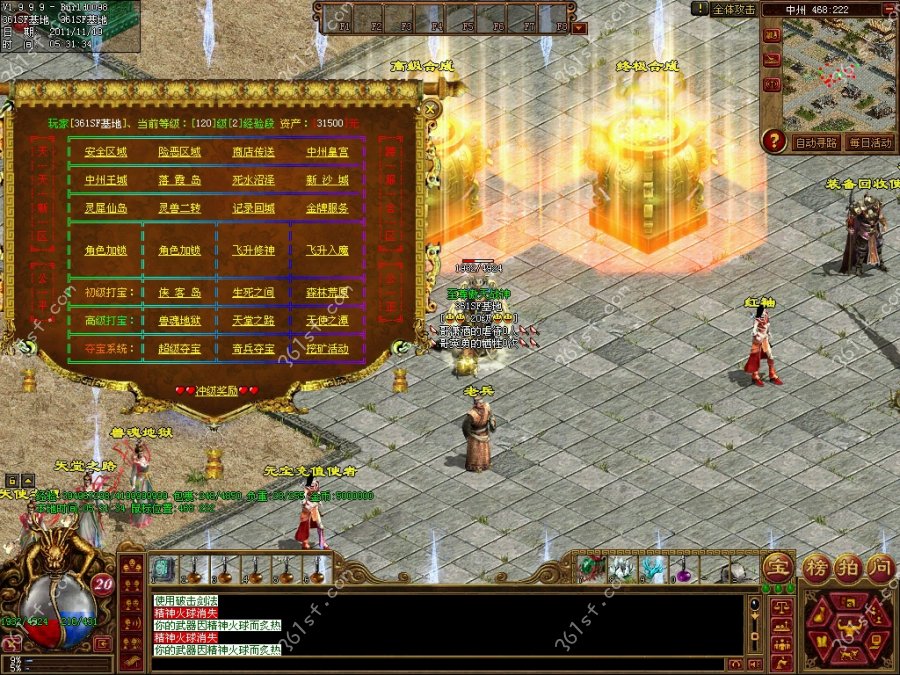900x675 pixels.
Task: Activate the 自动寻路 auto-pathfinding button
Action: 817,143
